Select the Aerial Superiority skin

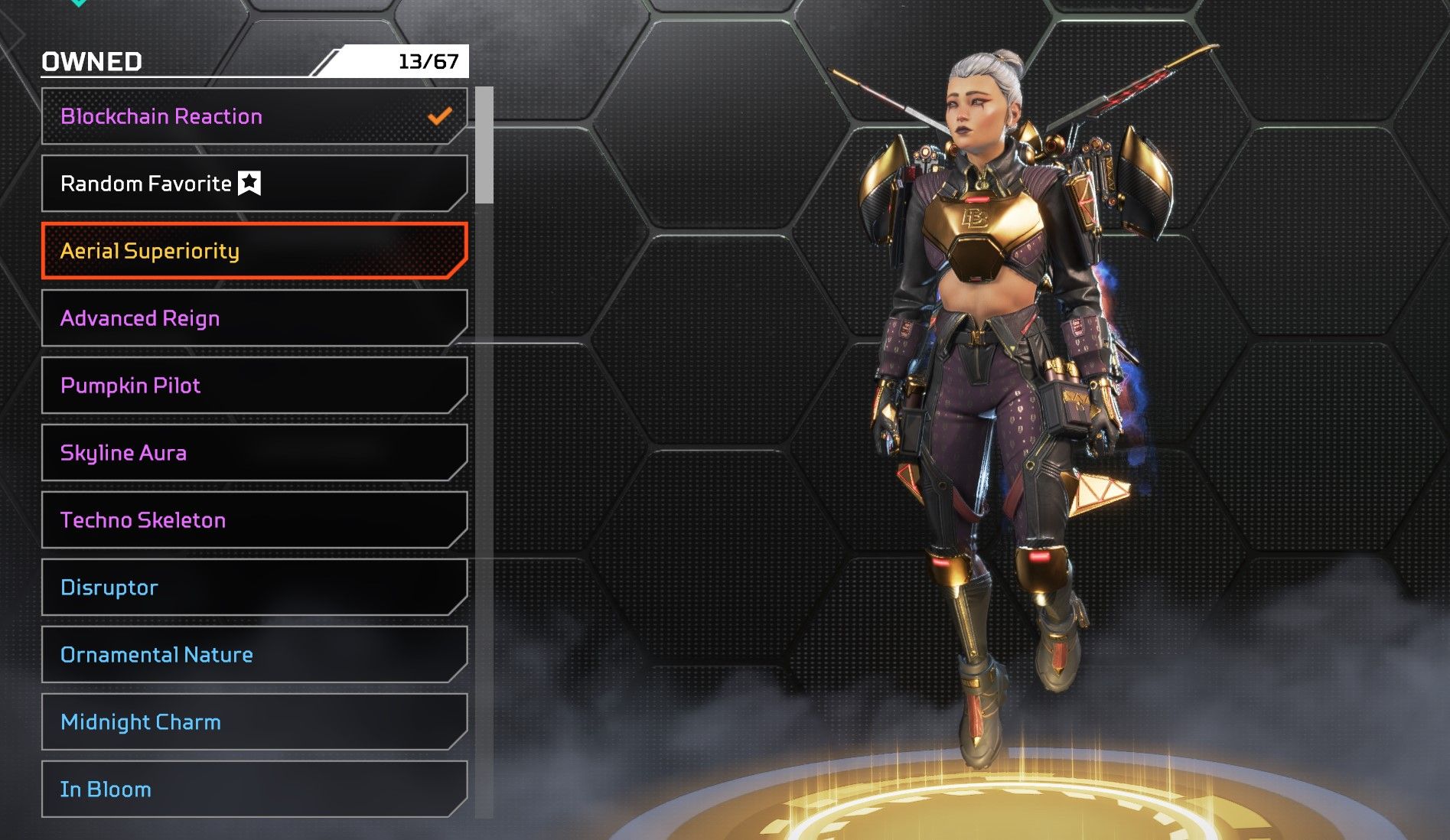click(253, 251)
